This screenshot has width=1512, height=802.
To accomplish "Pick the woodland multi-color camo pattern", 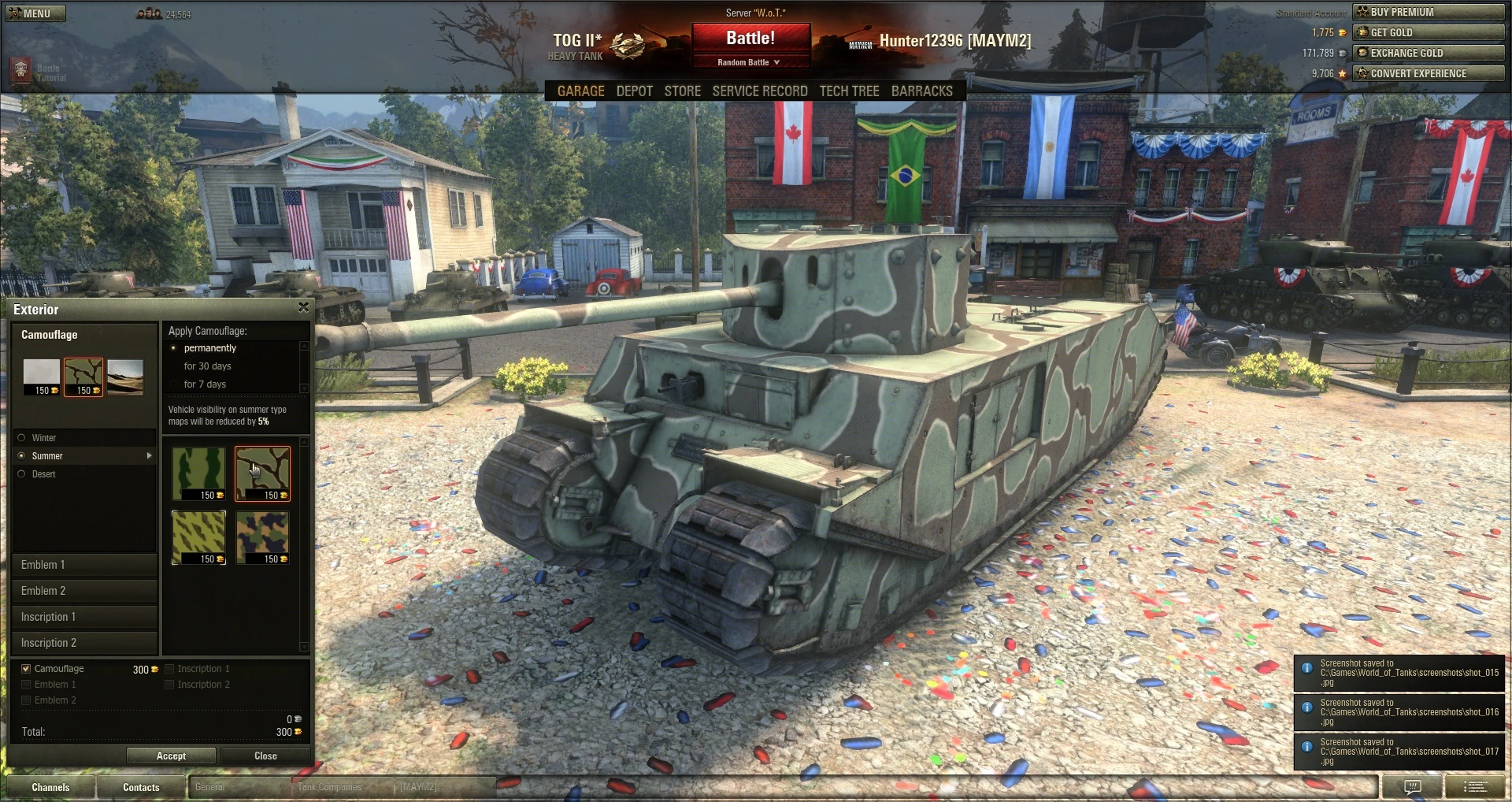I will [262, 537].
